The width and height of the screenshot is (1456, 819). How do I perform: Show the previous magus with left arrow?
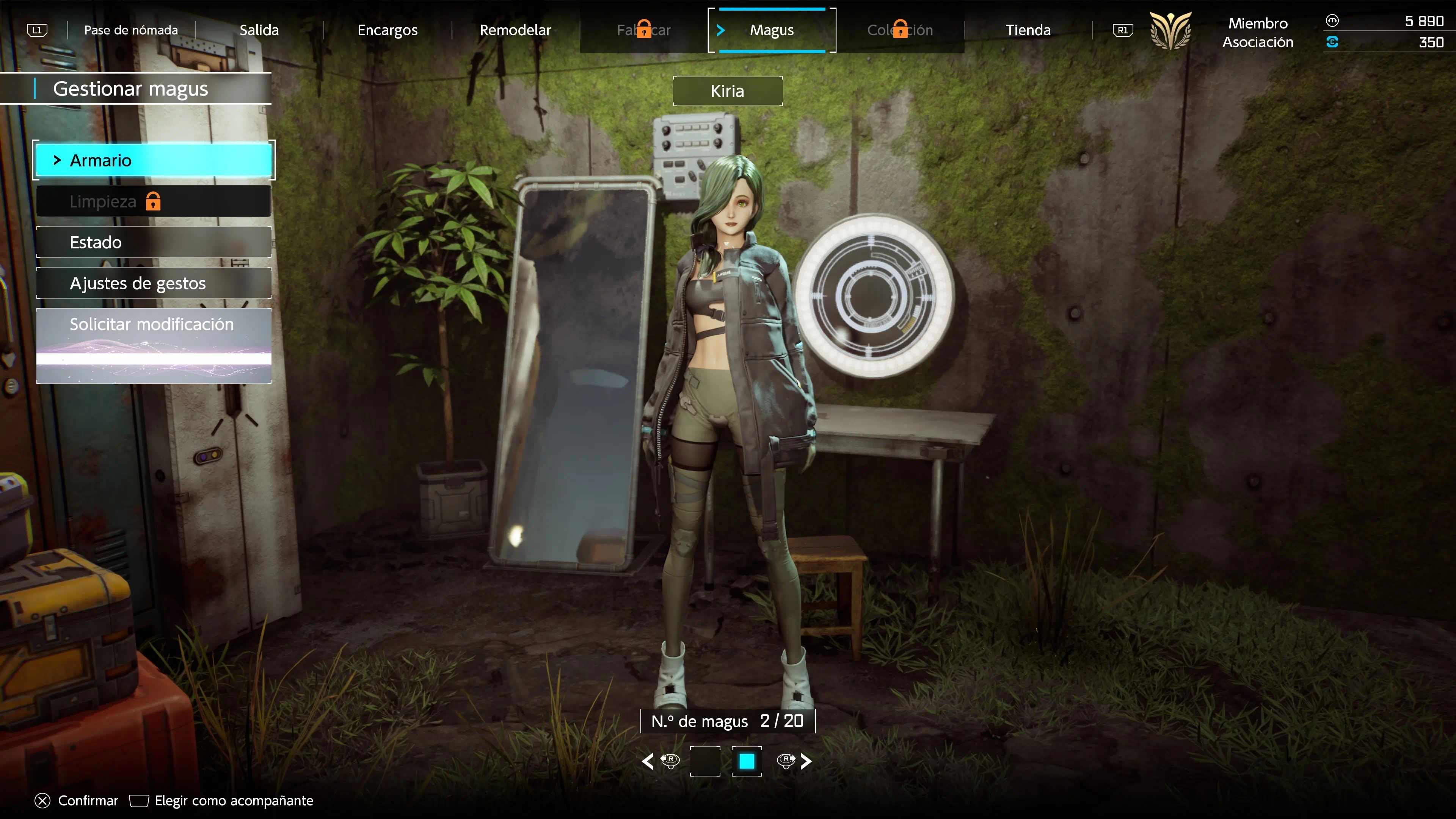648,761
